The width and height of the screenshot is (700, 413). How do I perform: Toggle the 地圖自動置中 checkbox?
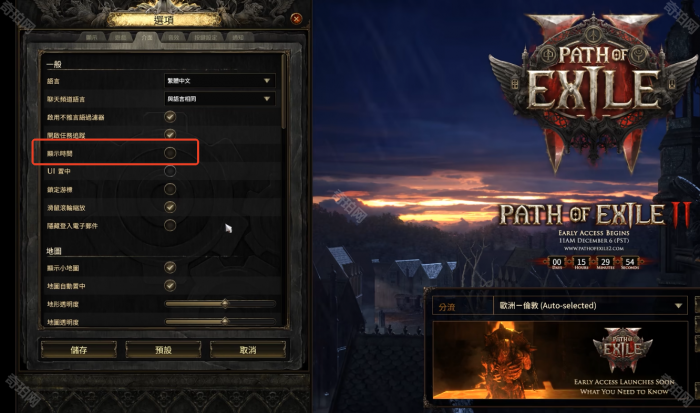pos(170,285)
